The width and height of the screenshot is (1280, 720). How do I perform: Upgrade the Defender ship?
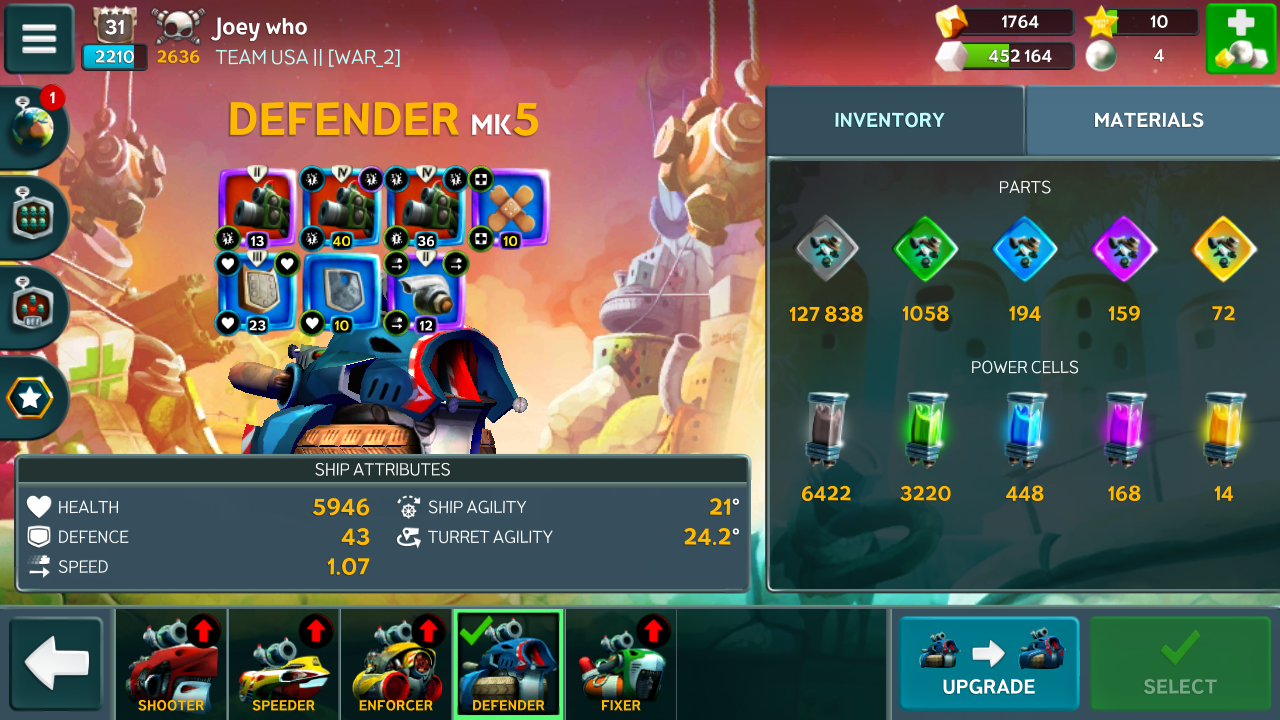tap(988, 663)
